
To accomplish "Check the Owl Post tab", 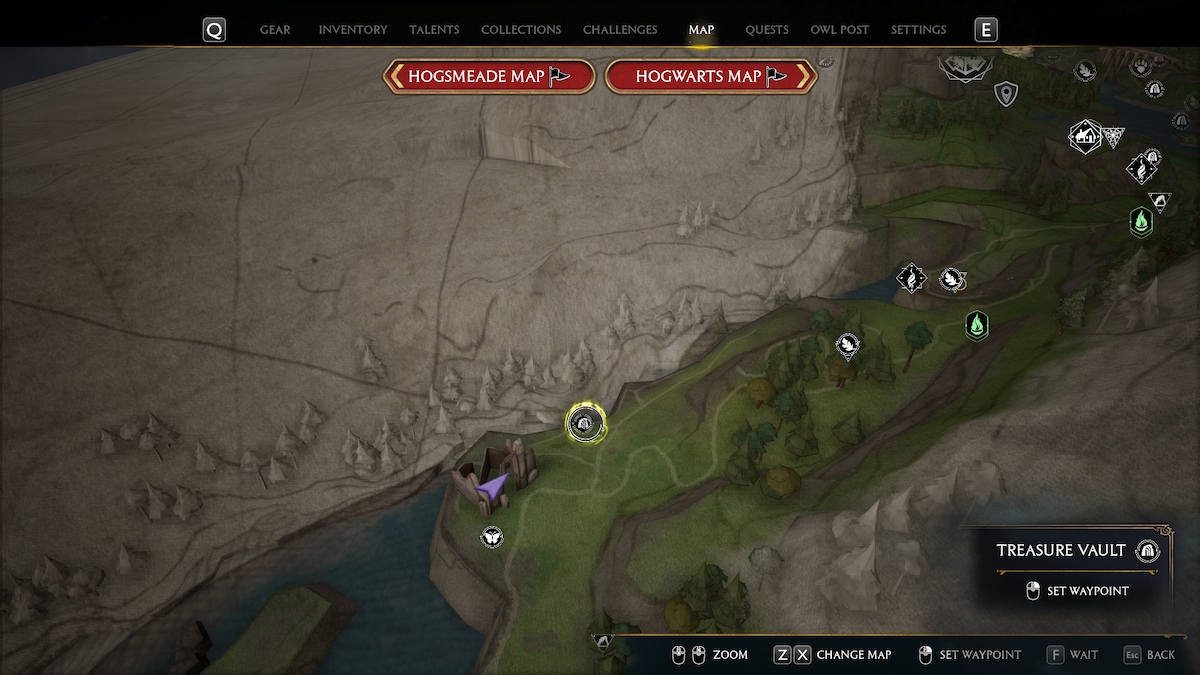I will (840, 30).
